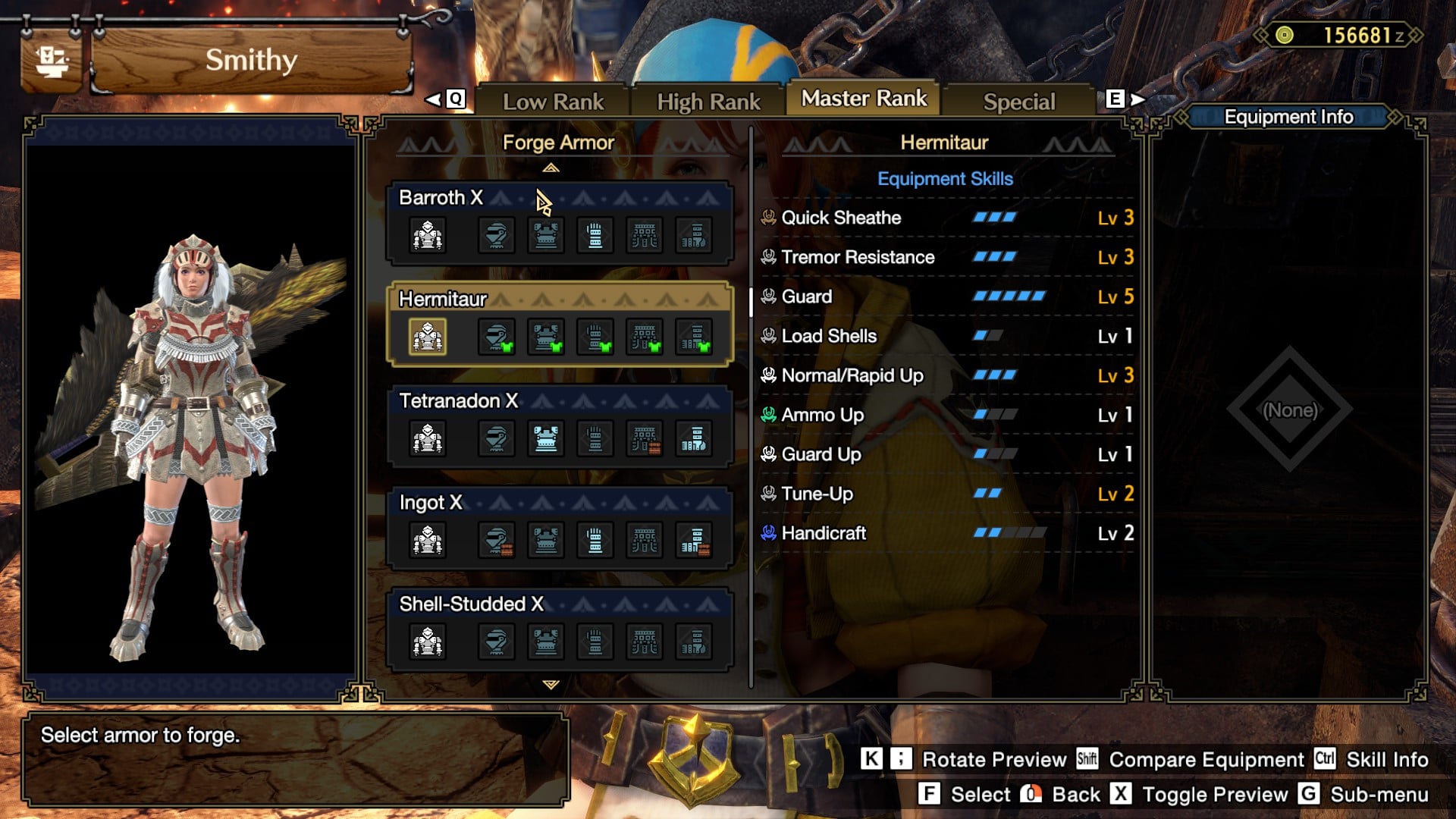Switch to the Special tab

pyautogui.click(x=1018, y=102)
